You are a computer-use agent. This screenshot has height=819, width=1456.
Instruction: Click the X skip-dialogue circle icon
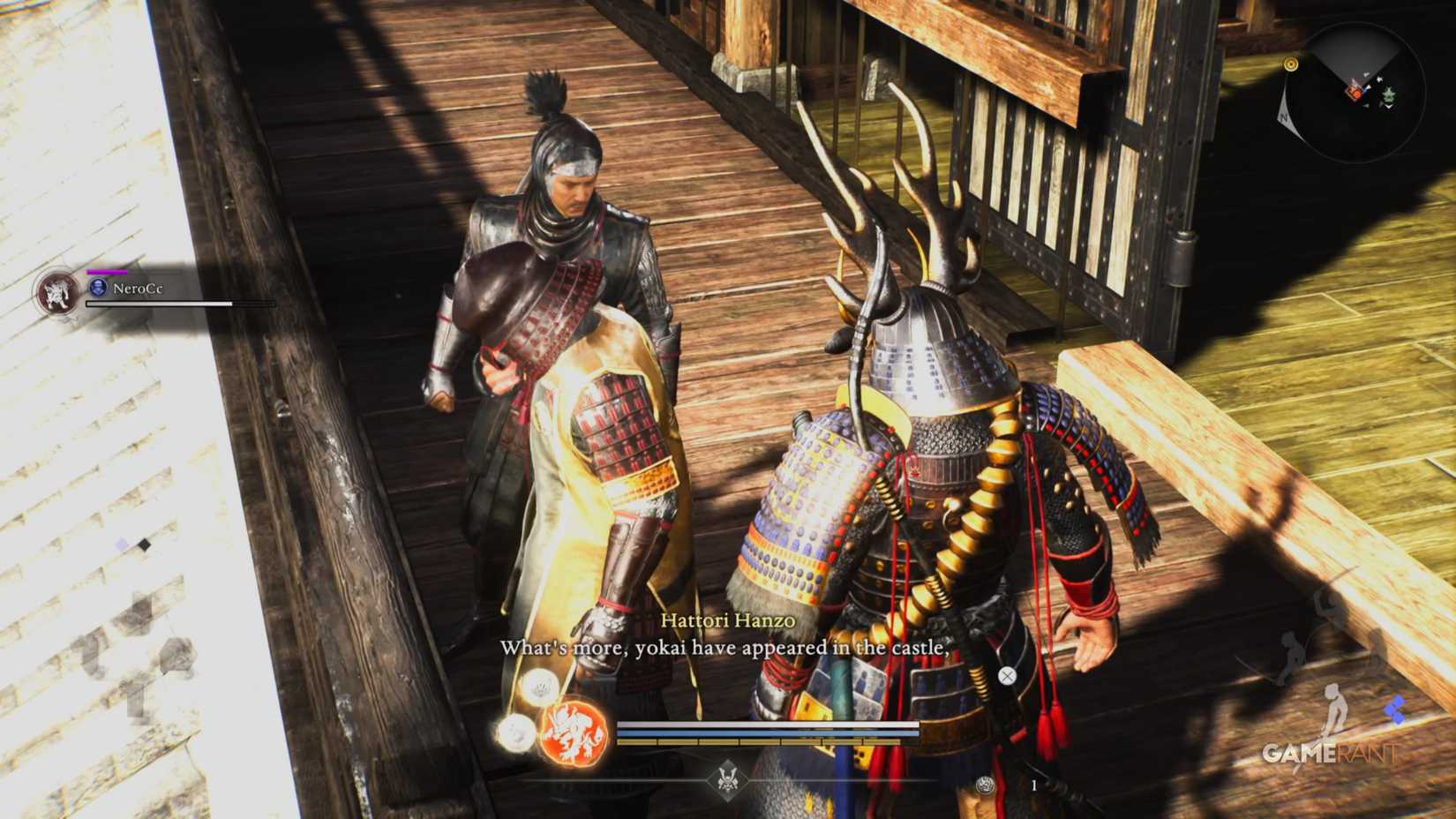(1007, 675)
